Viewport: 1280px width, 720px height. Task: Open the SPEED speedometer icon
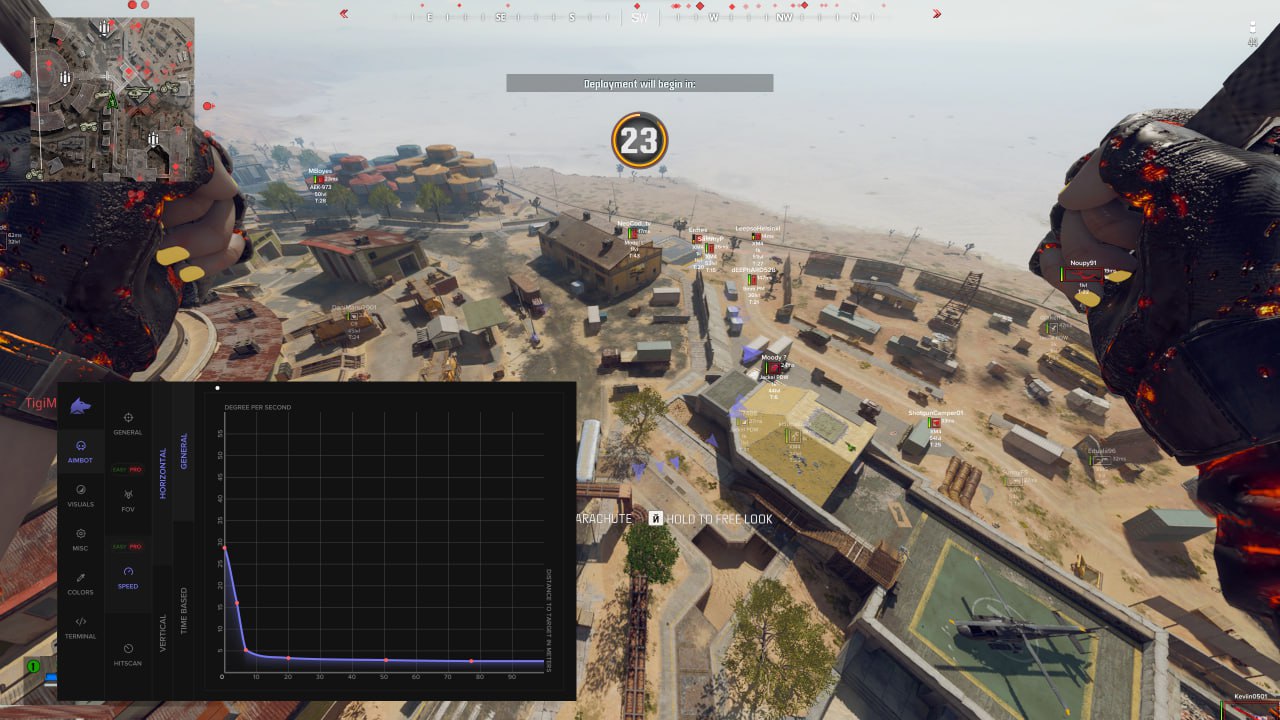coord(128,572)
